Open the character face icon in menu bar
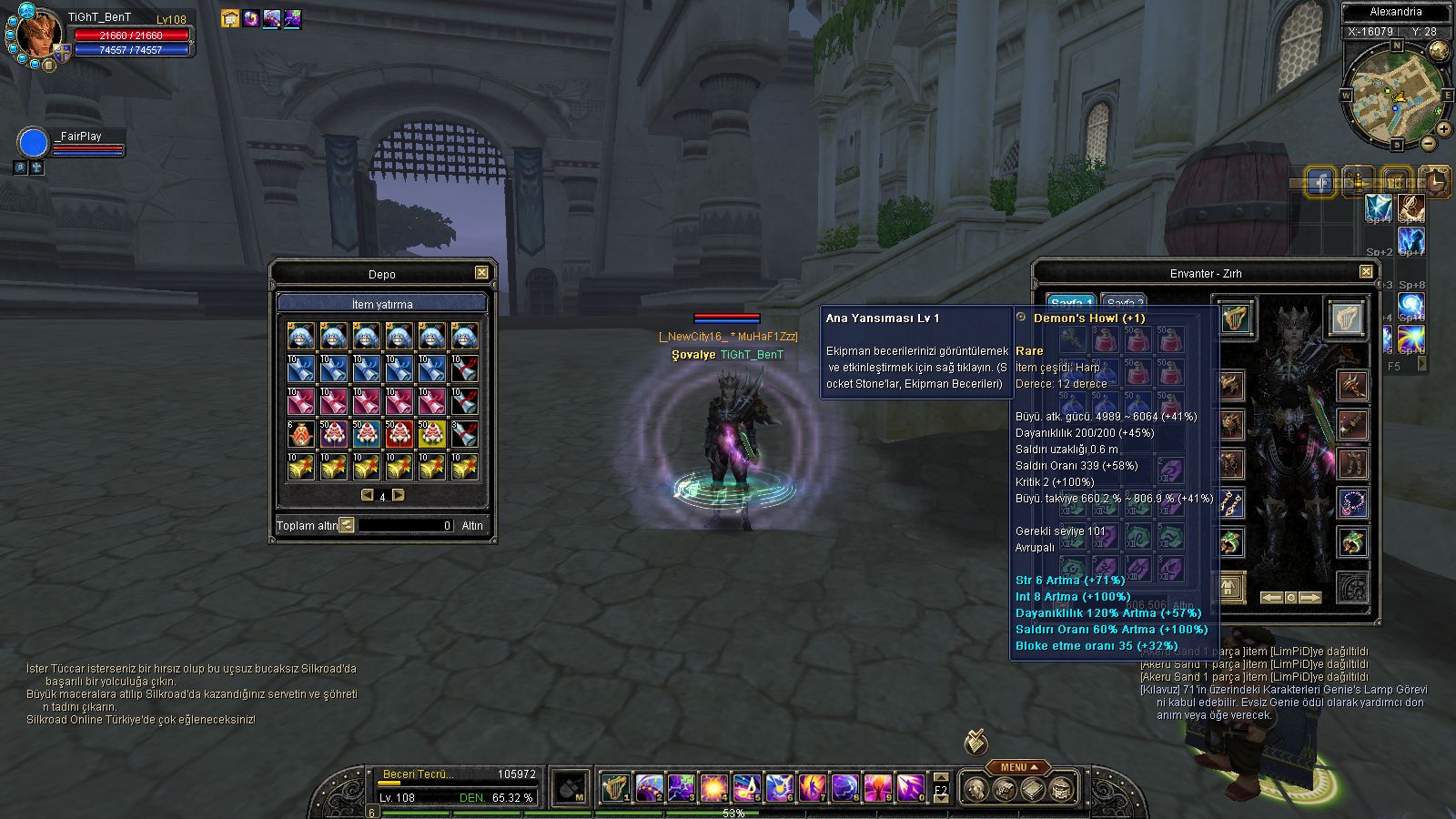 [976, 788]
